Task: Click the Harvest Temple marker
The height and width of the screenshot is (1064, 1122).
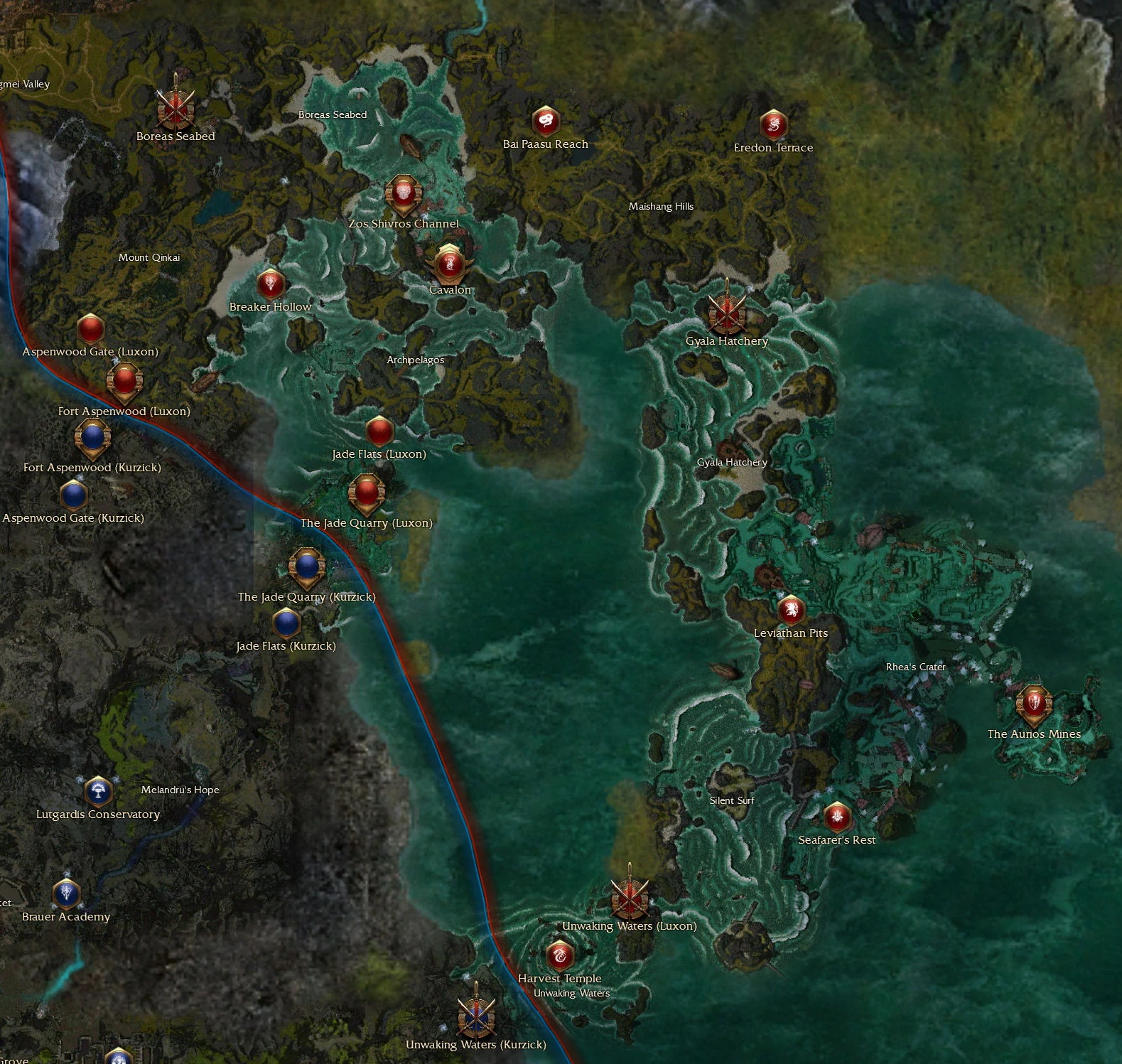Action: pos(560,955)
